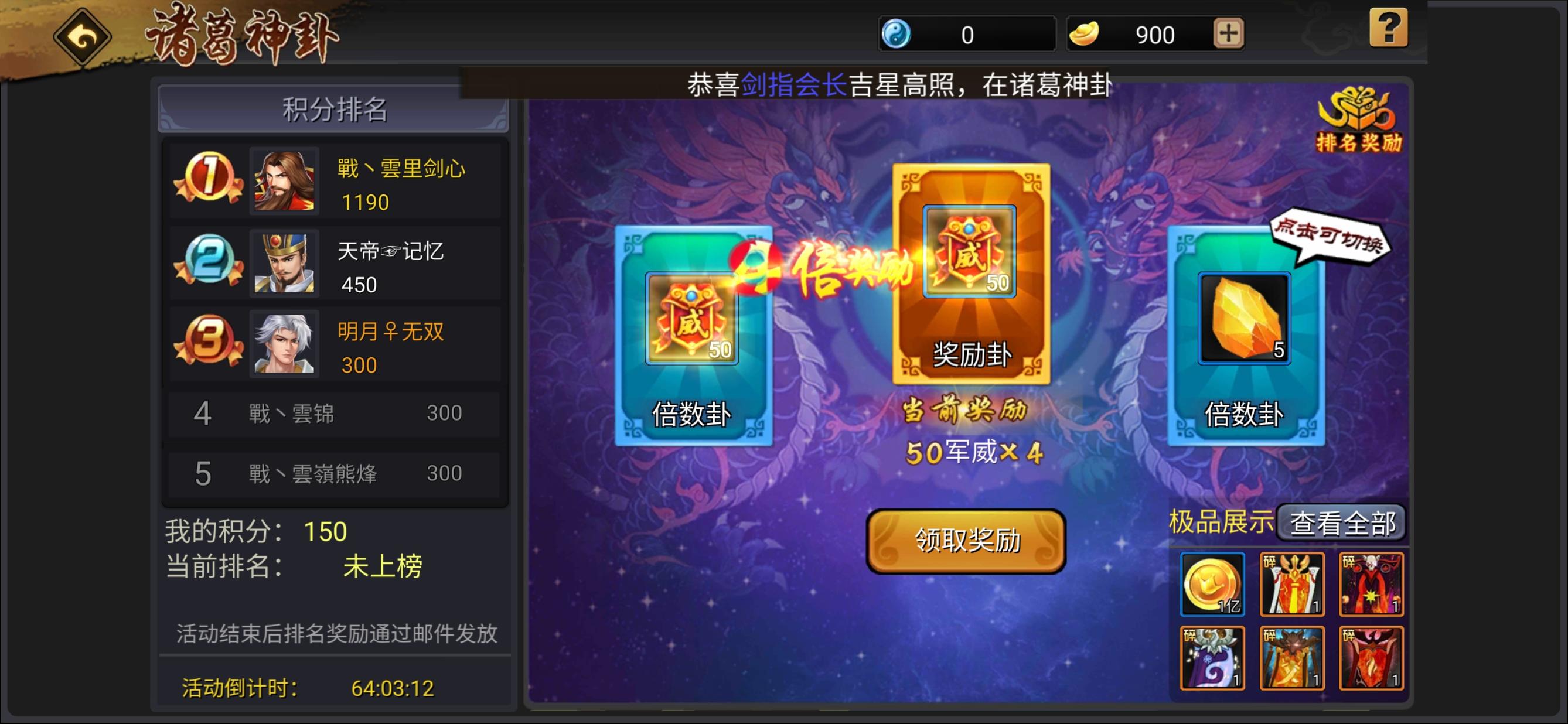
Task: Tap the 1亿 gold coin thumbnail in 极品展示
Action: pos(1212,584)
